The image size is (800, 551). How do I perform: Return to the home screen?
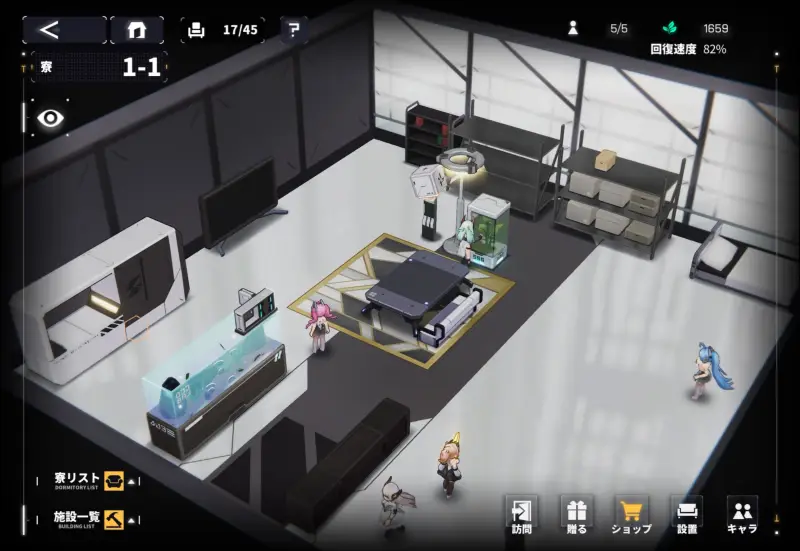[x=137, y=29]
